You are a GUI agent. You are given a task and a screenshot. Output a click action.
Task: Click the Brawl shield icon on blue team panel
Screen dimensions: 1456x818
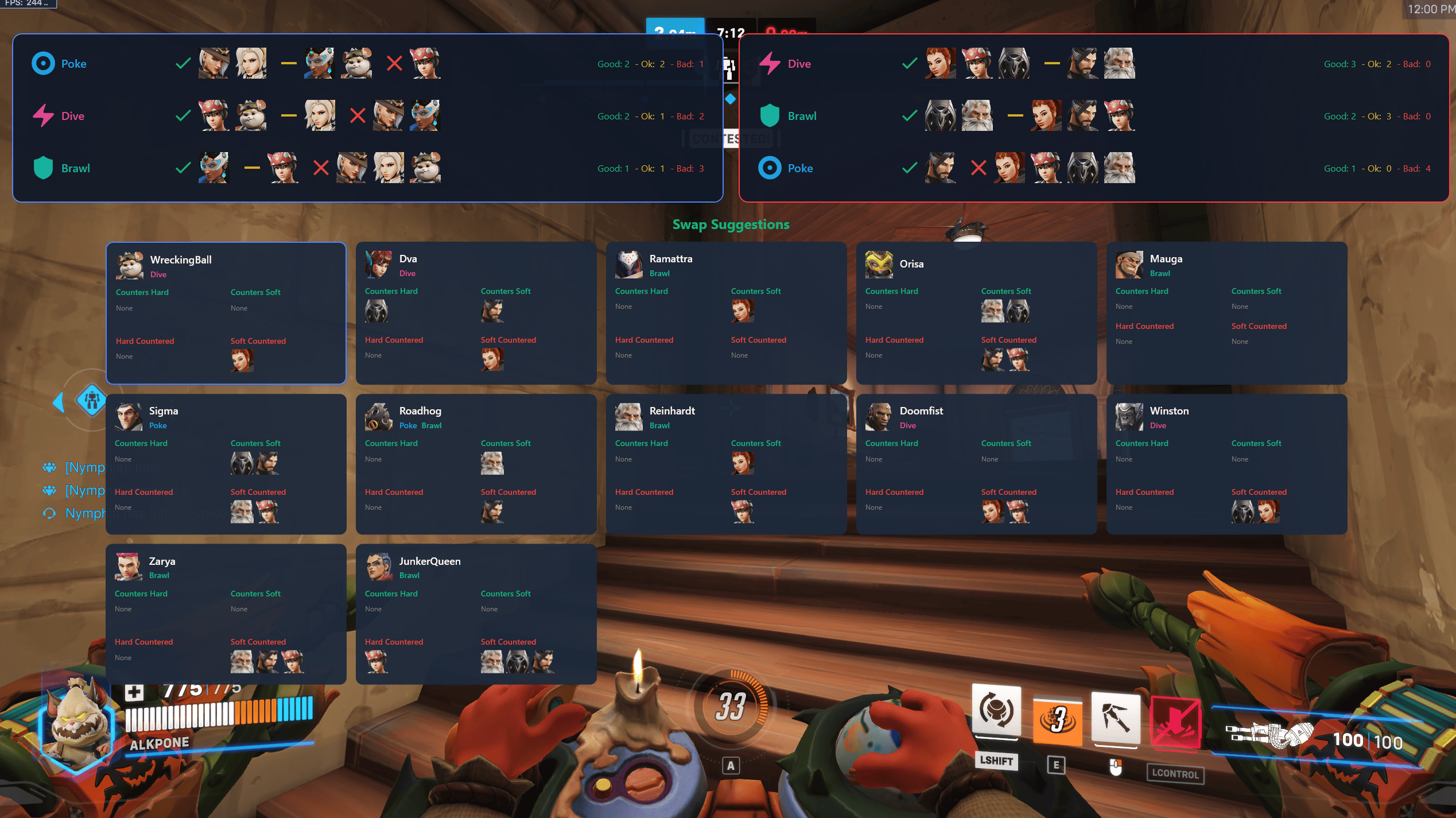click(43, 168)
